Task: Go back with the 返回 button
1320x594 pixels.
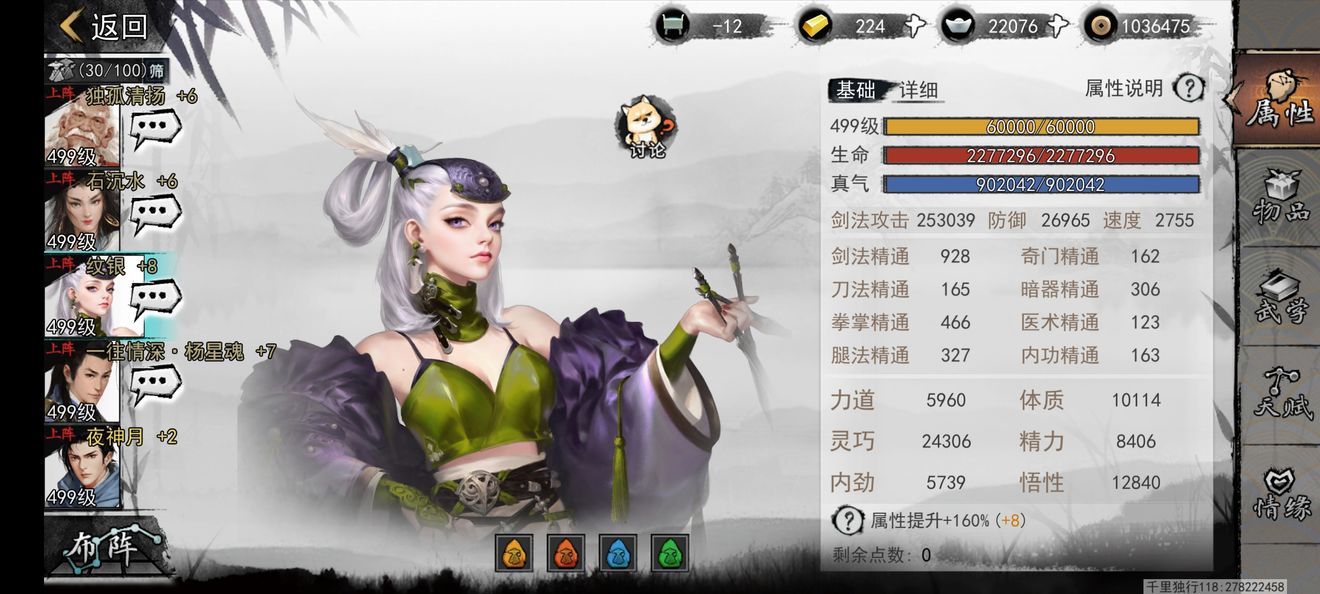Action: pos(104,27)
